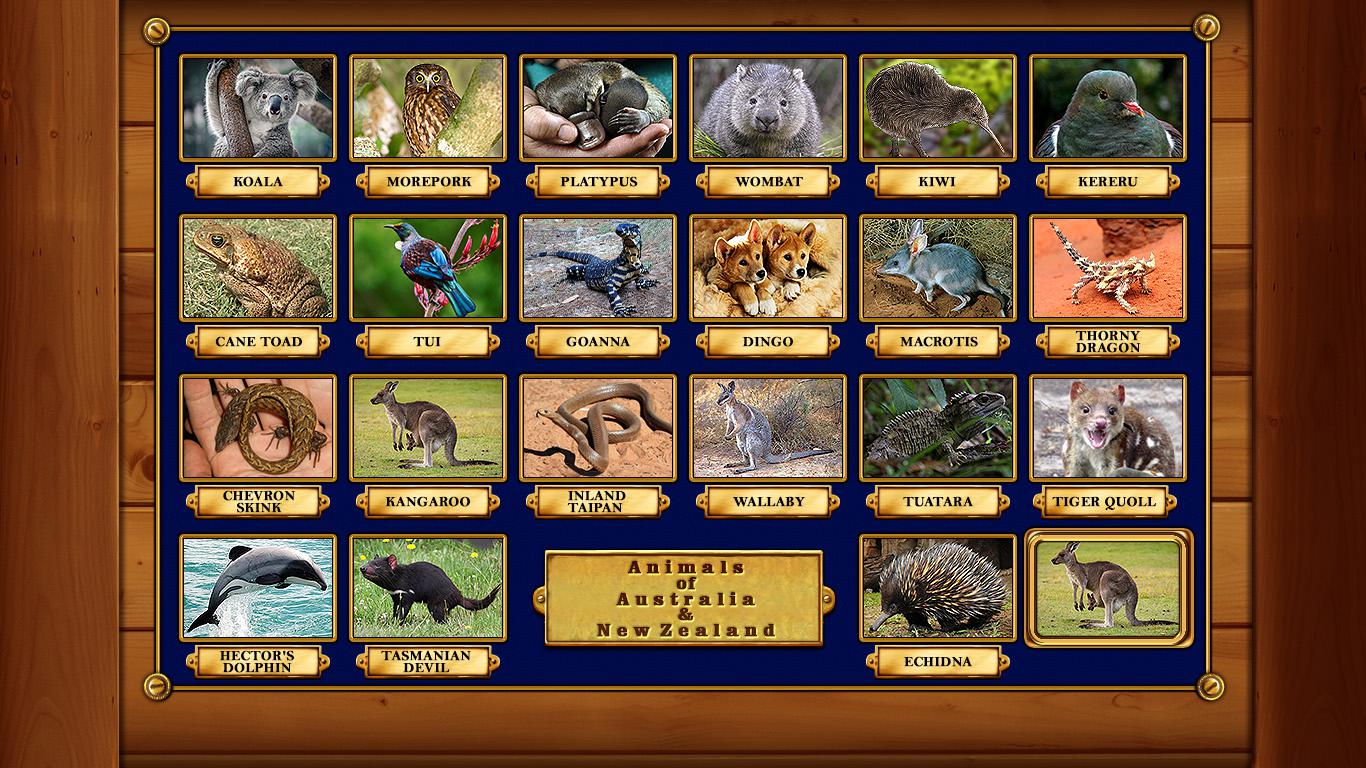Click the dingo puppies picture
Image resolution: width=1366 pixels, height=768 pixels.
(768, 268)
